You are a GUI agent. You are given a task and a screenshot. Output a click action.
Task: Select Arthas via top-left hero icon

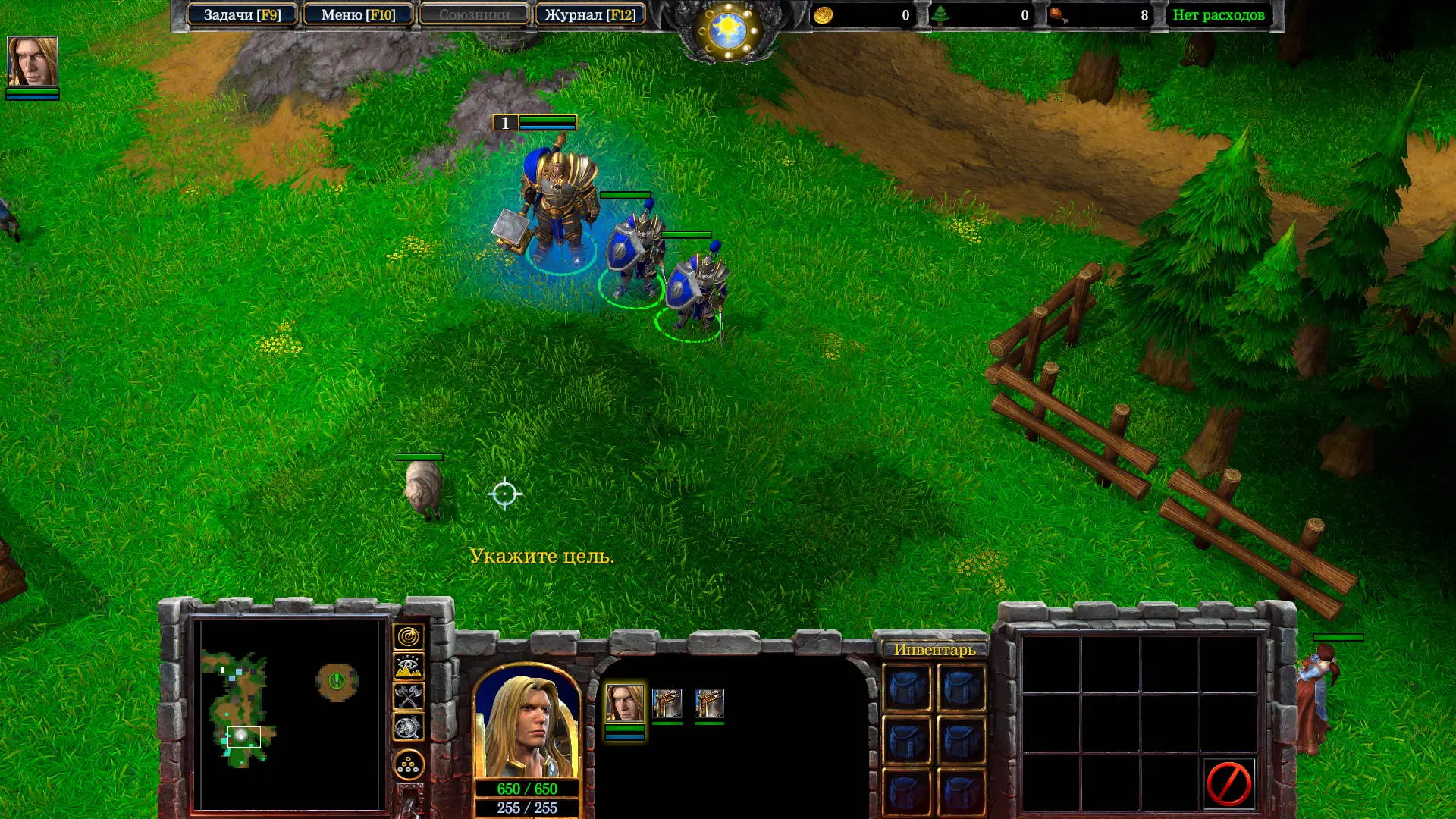[32, 61]
